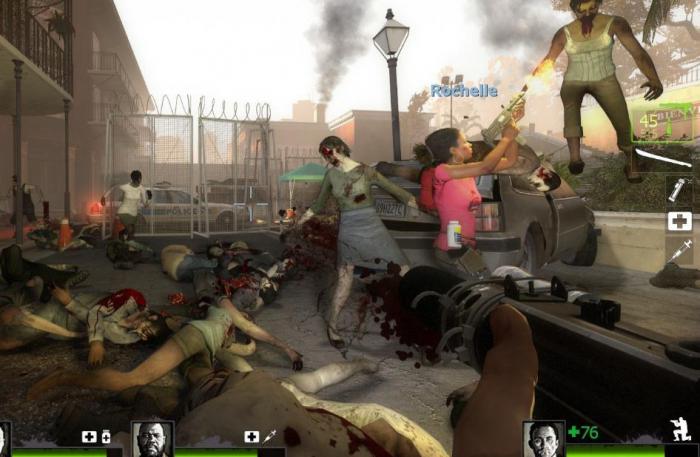Click the crouching survivor stance icon
The image size is (700, 457).
681,432
